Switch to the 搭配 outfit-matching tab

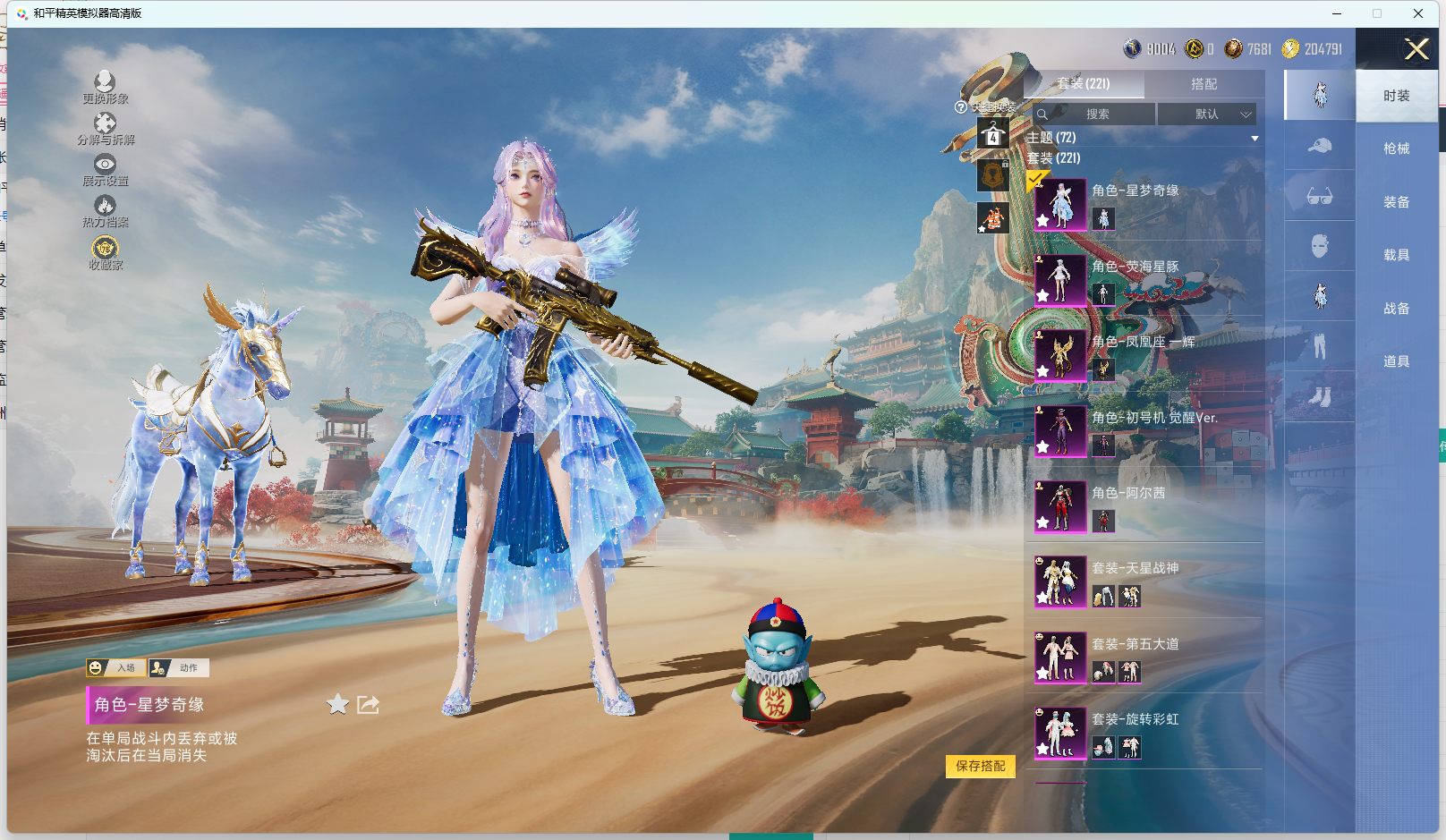coord(1204,84)
